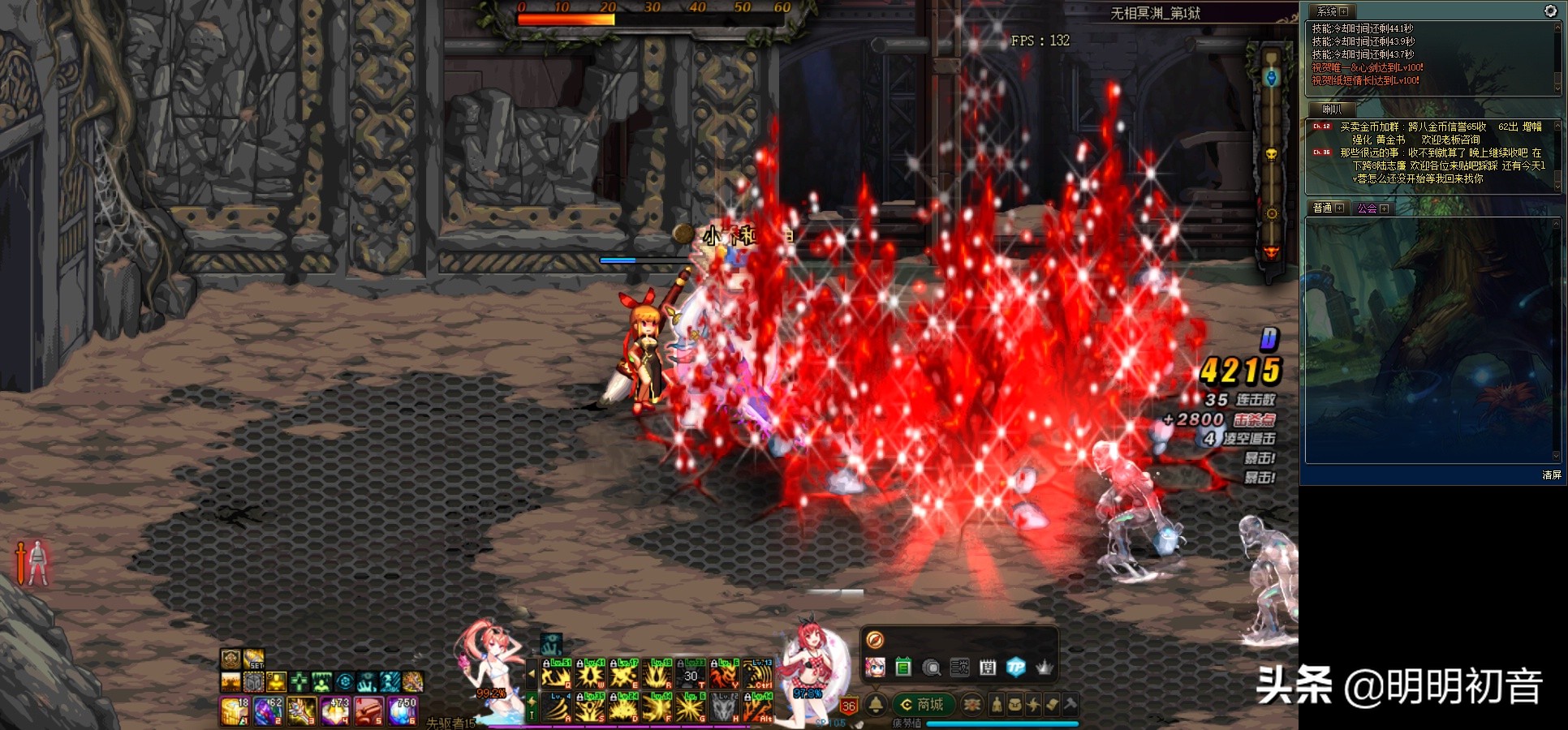Viewport: 1568px width, 730px height.
Task: Open the magnifying glass search icon
Action: 932,668
